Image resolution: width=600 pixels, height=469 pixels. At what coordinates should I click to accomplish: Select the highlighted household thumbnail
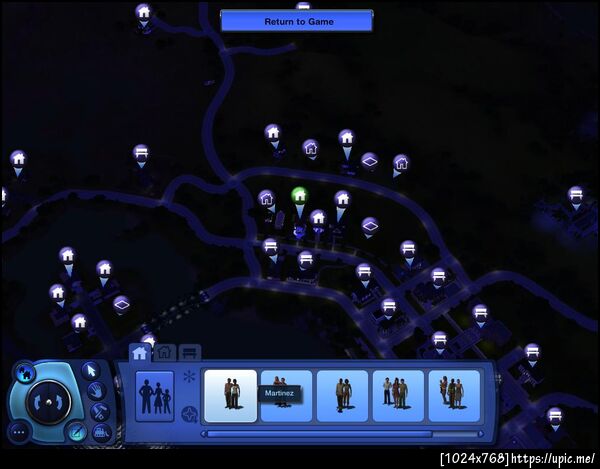[230, 395]
